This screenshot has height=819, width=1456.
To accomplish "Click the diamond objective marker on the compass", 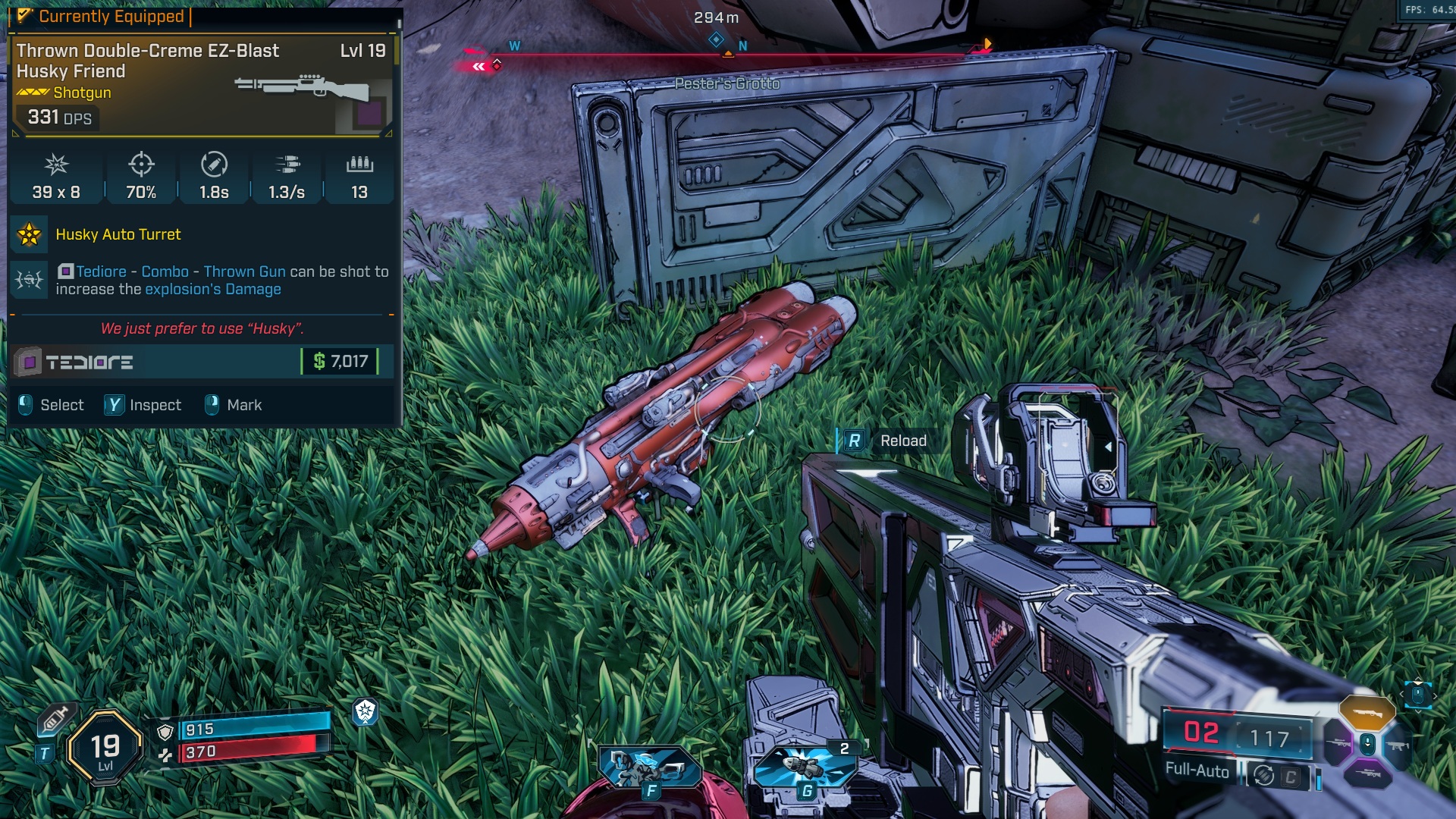I will coord(716,39).
